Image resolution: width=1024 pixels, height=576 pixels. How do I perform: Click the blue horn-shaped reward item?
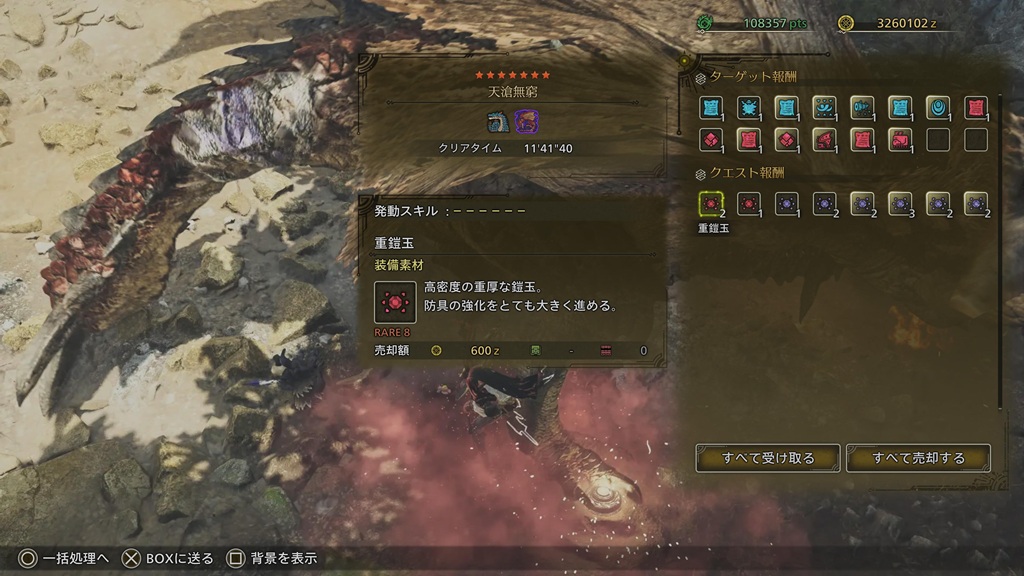coord(862,107)
